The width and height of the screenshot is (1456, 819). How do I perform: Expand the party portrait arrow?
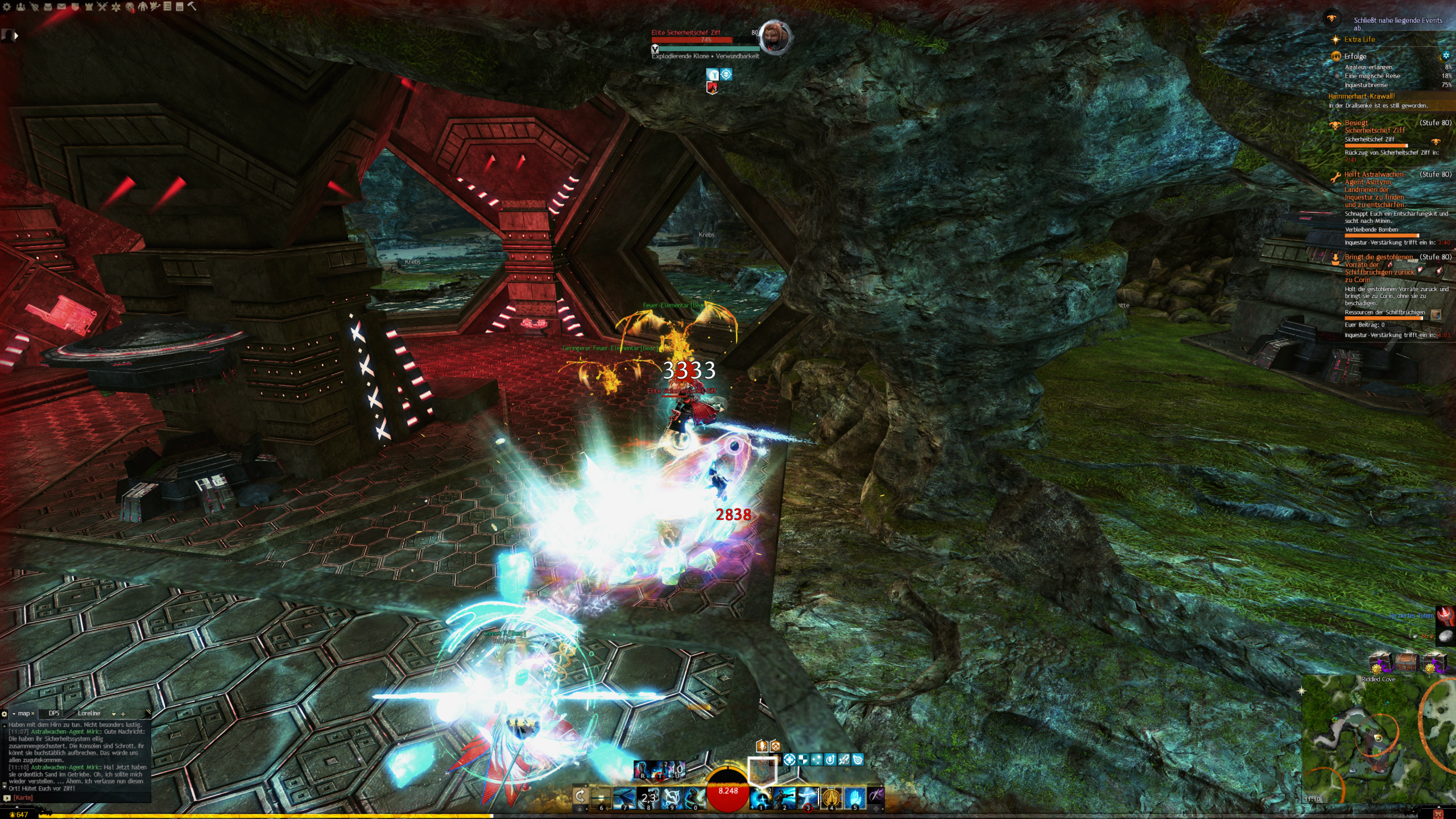16,36
